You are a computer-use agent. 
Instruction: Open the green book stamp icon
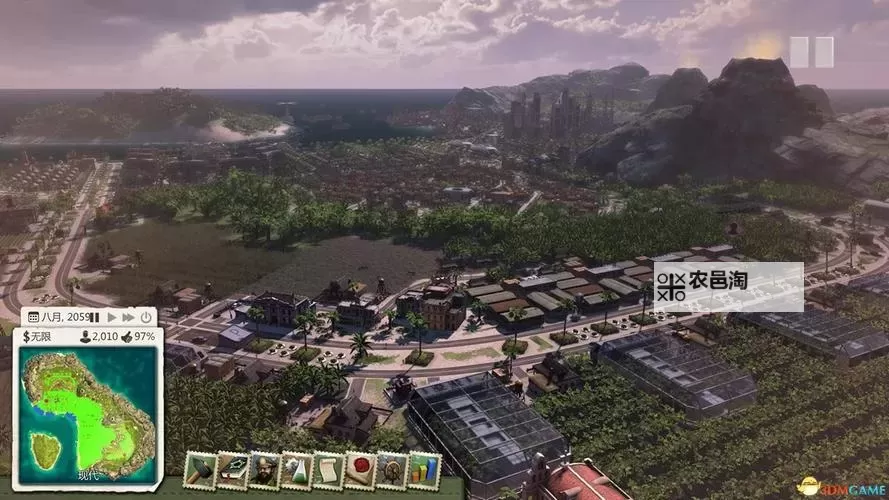tap(233, 469)
